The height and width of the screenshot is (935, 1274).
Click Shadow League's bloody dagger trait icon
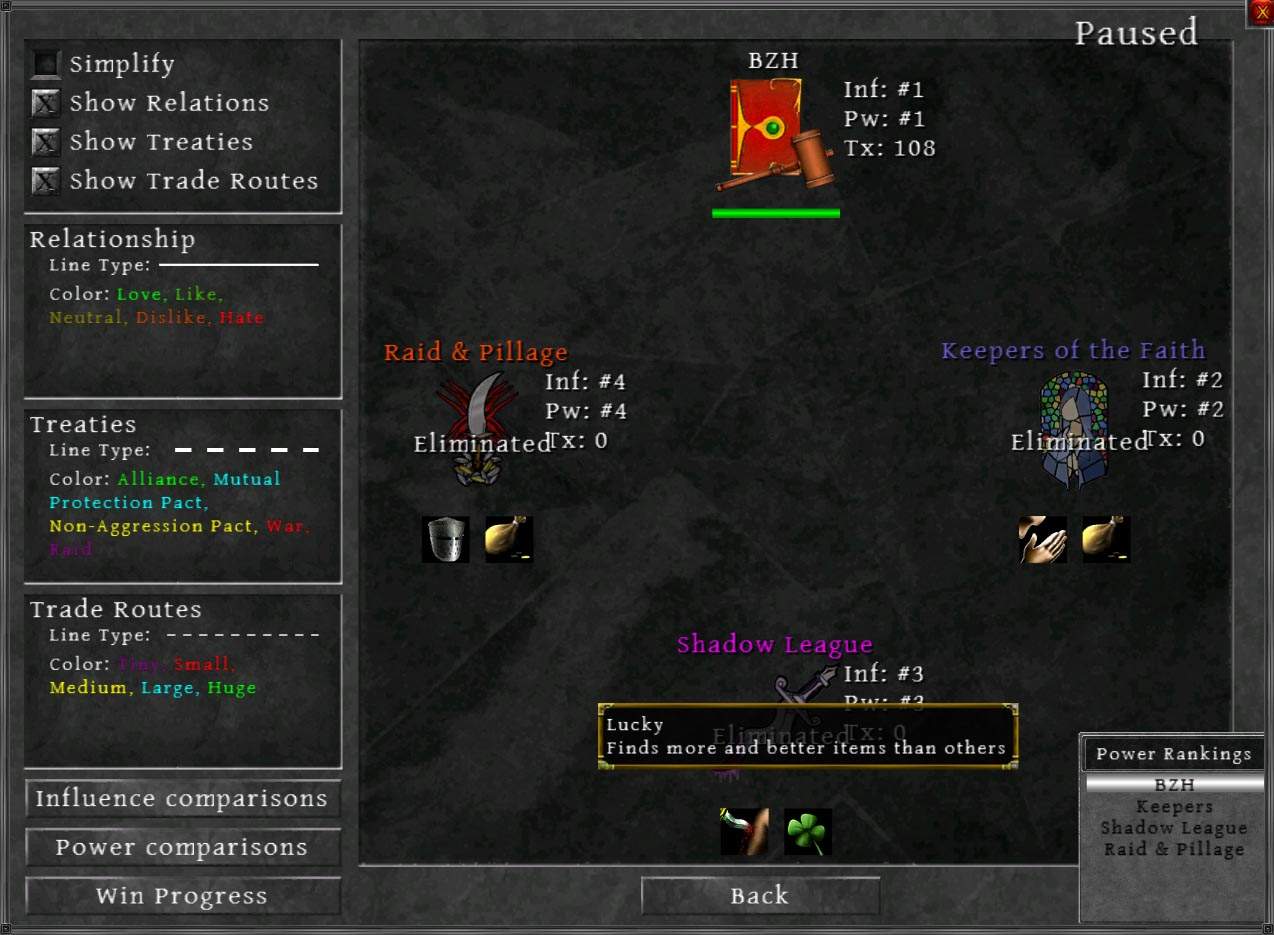(745, 832)
